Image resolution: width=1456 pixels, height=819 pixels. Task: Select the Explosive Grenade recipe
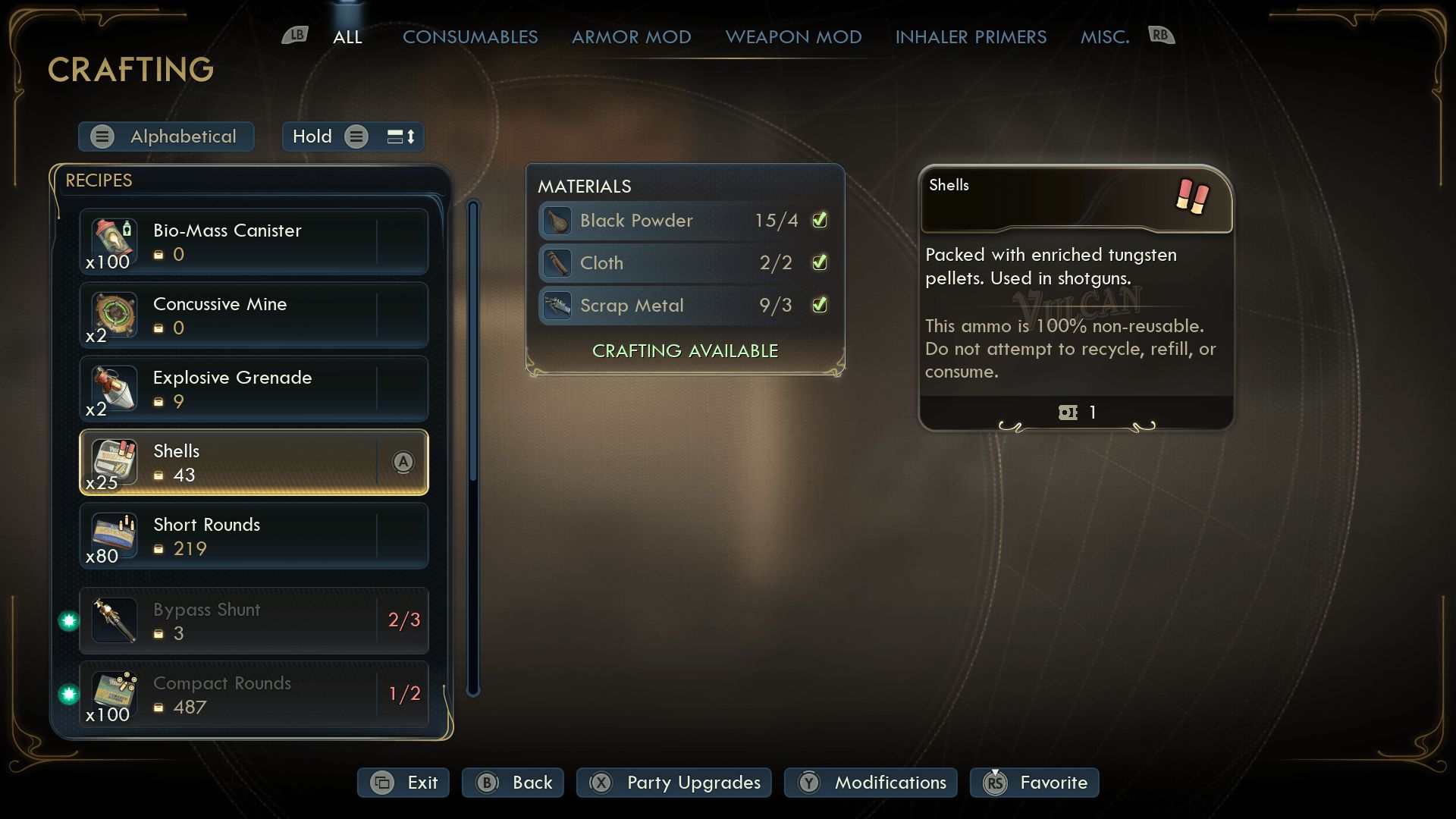pos(253,388)
